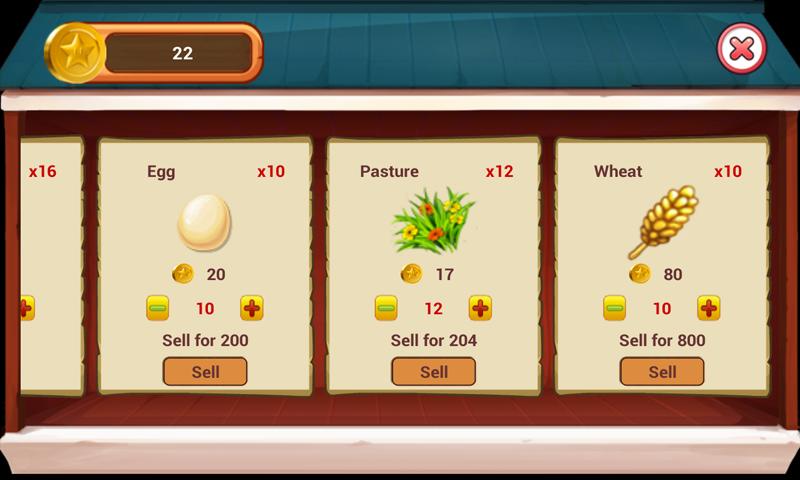Add to the wheat sell quantity
The width and height of the screenshot is (800, 480).
pyautogui.click(x=709, y=308)
